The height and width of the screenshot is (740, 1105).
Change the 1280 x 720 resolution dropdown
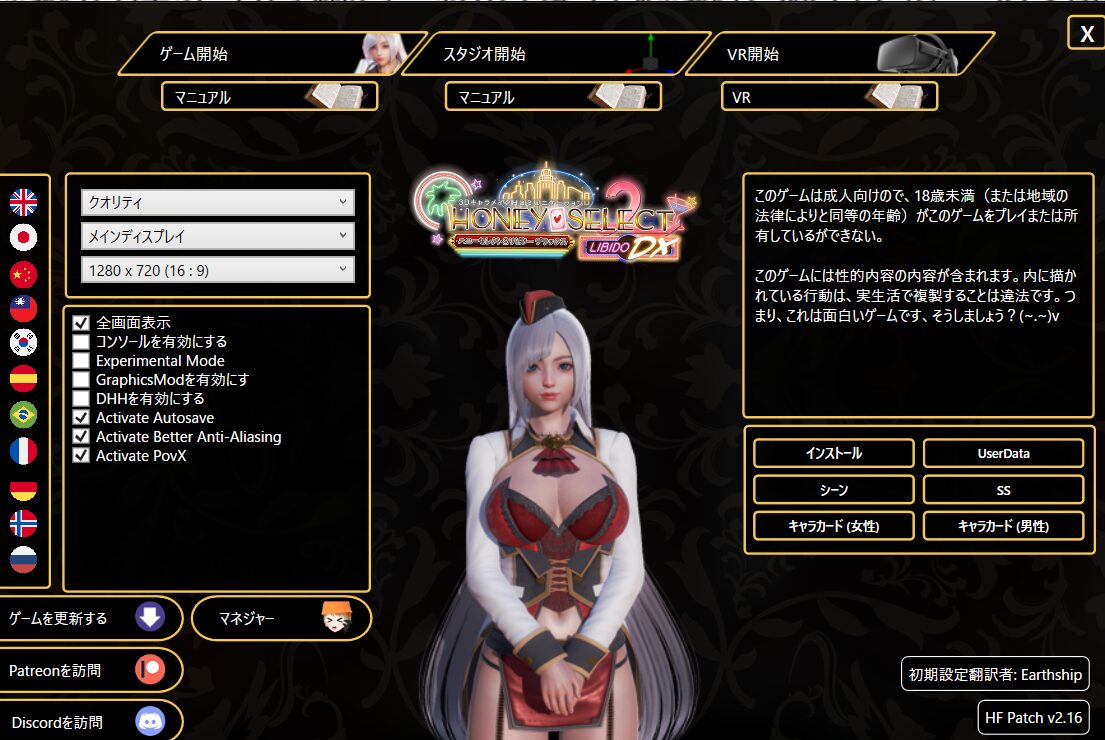click(217, 270)
